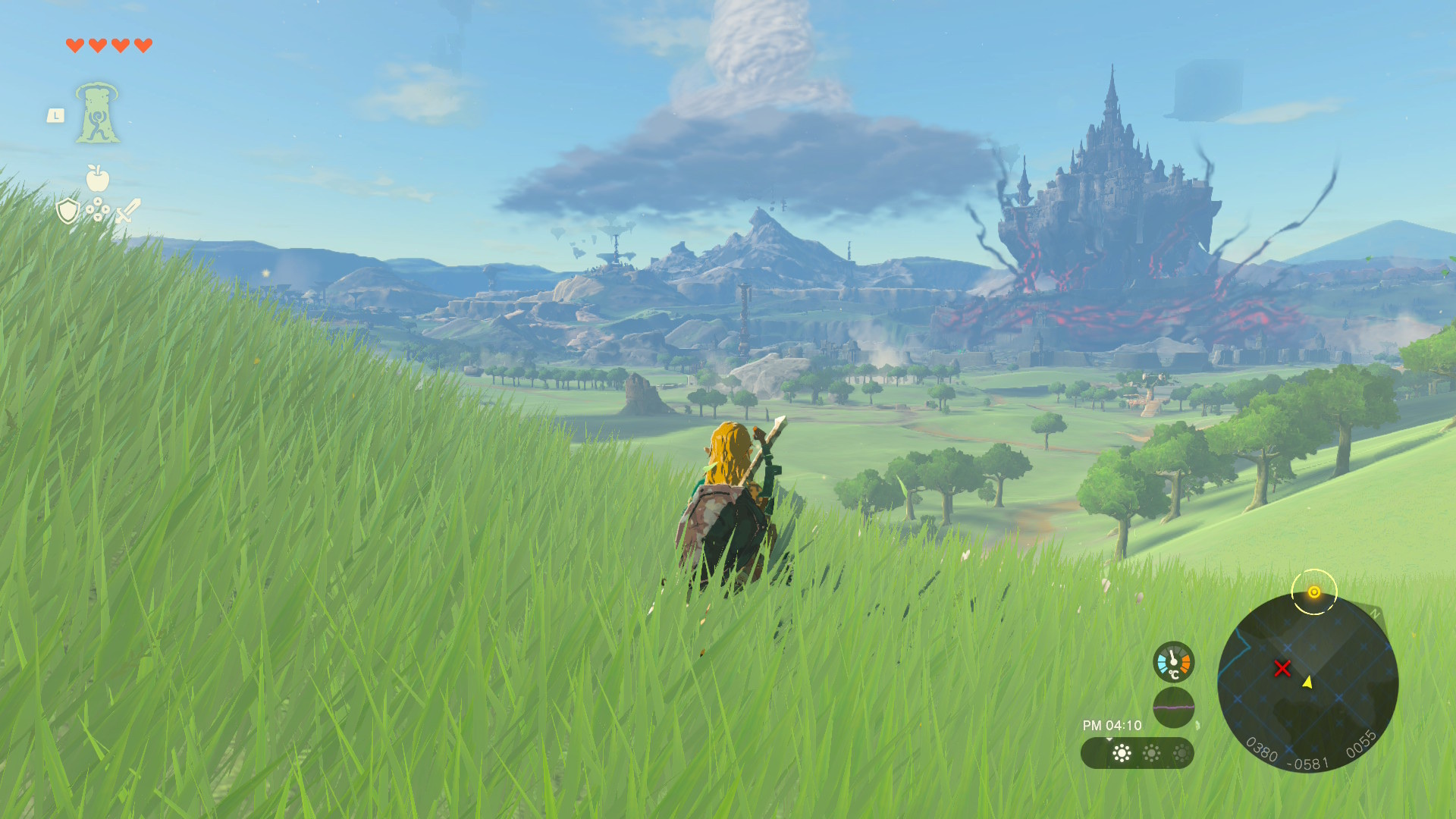Click the red X marker on minimap

(x=1282, y=668)
